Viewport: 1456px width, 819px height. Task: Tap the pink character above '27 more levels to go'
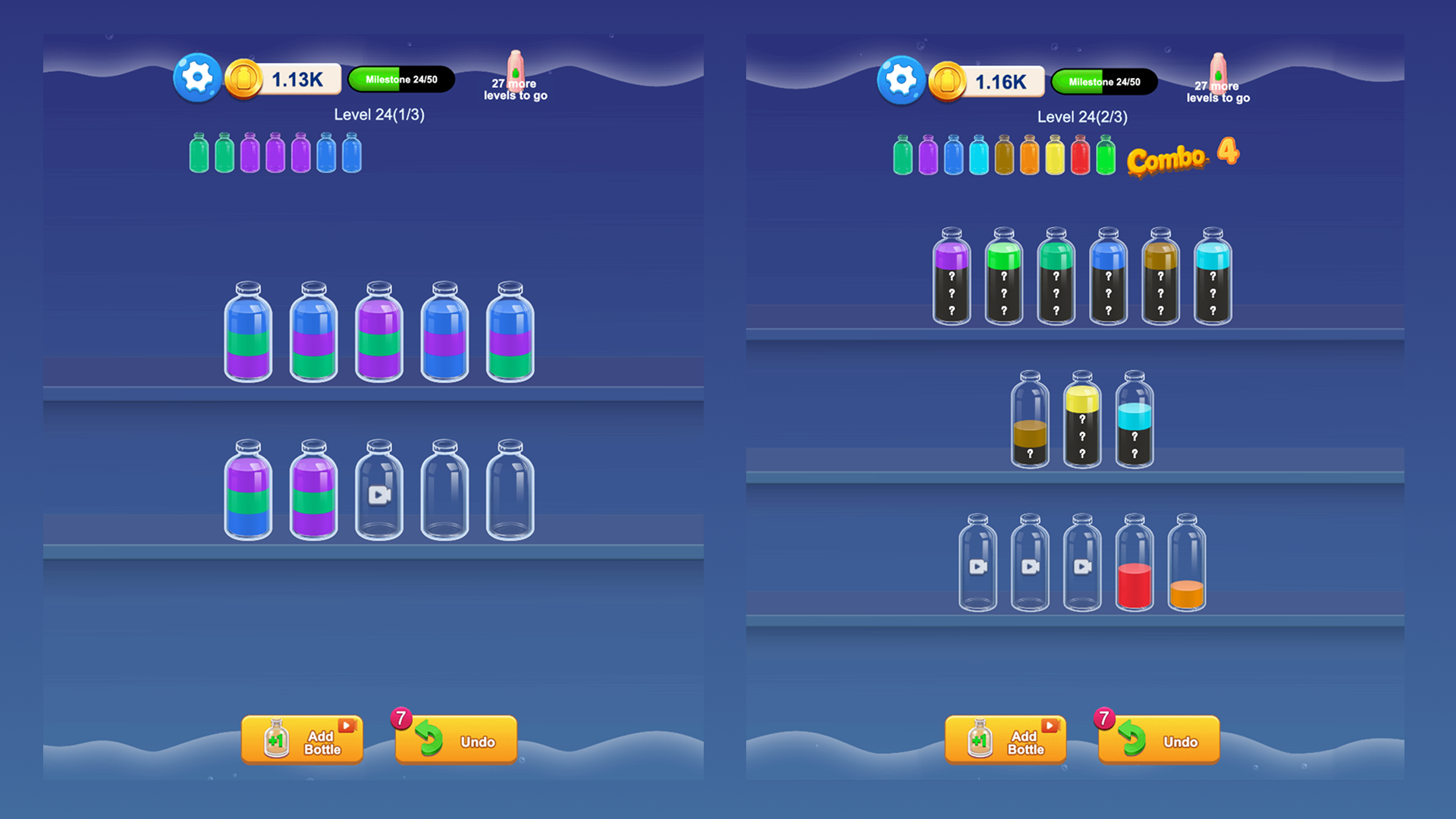click(516, 70)
